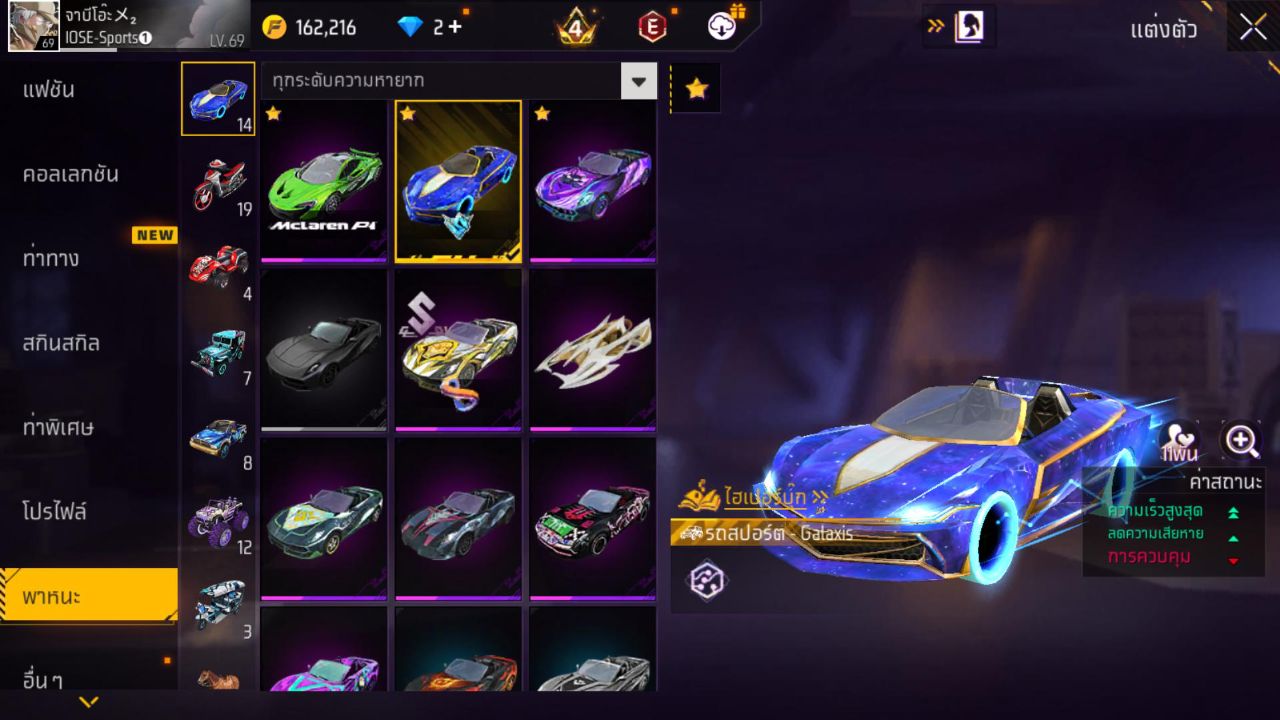Screen dimensions: 1280x720
Task: Open the rank badge showing level 4
Action: [x=574, y=28]
